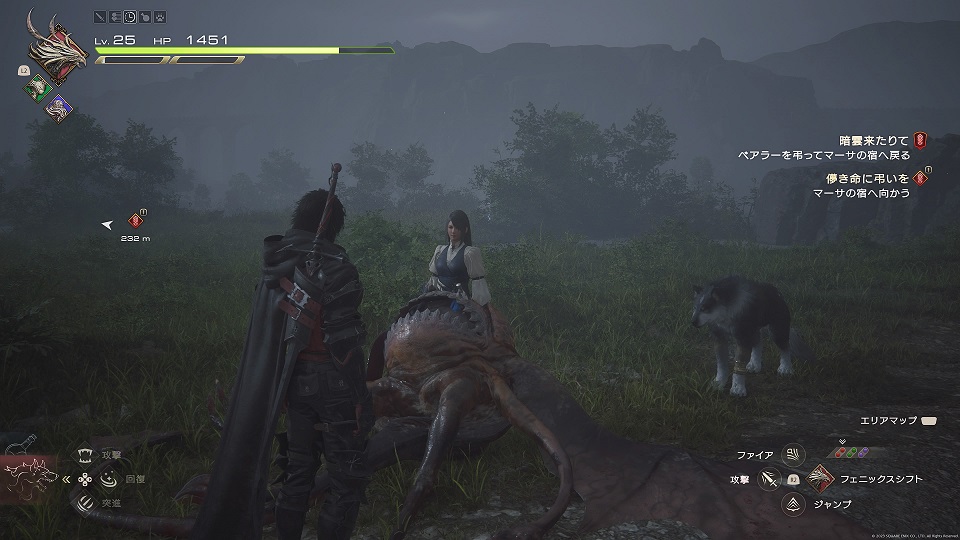Viewport: 960px width, 540px height.
Task: Select Torgal's 突進 claw charge command
Action: (x=84, y=502)
